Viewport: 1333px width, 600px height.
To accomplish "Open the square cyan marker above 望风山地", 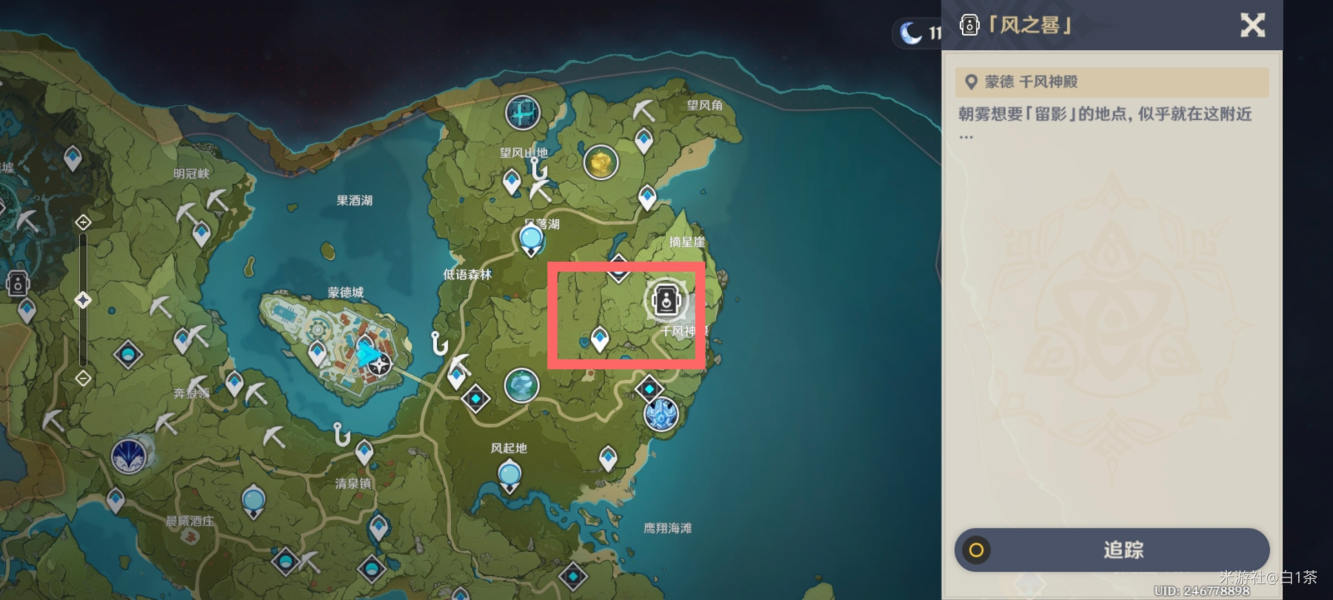I will tap(522, 113).
